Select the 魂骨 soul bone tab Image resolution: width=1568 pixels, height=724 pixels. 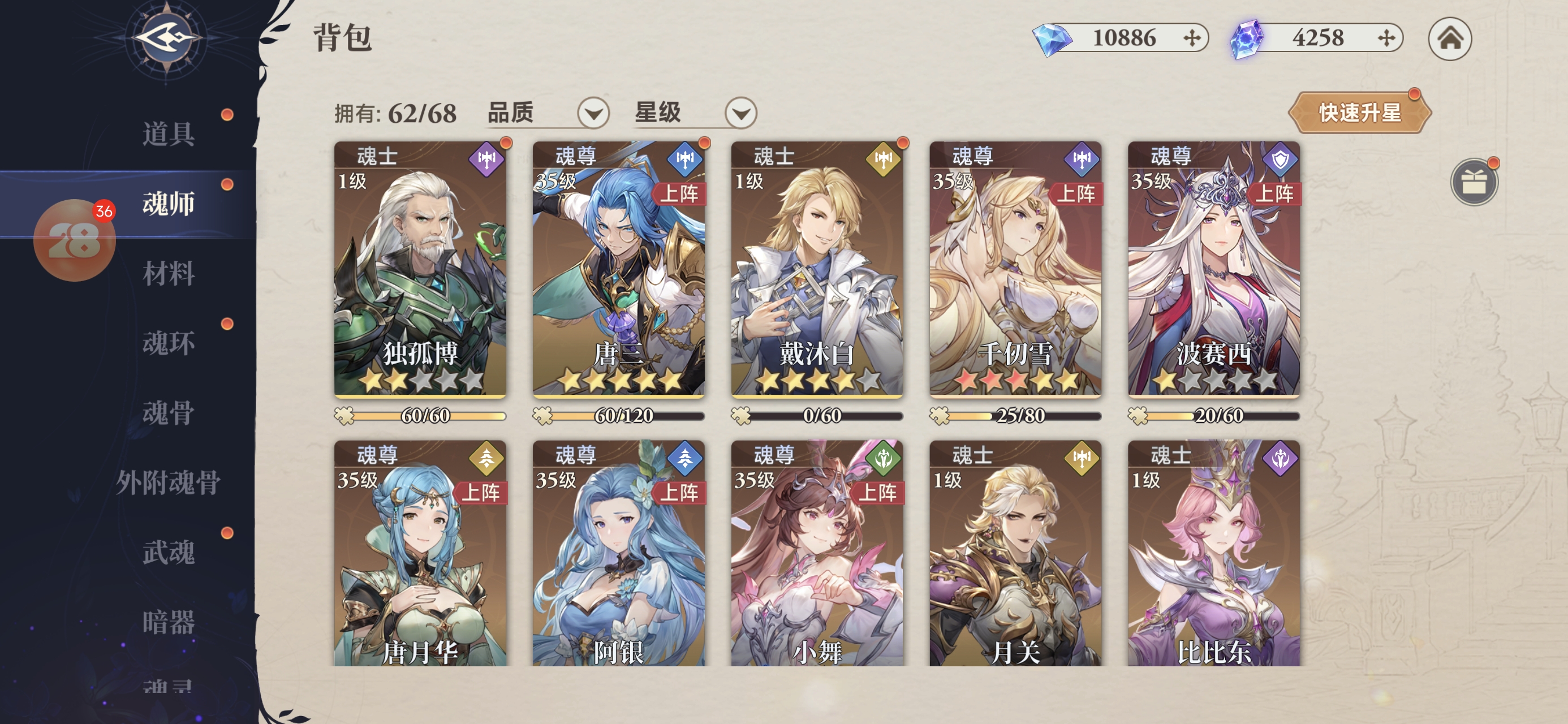(169, 413)
